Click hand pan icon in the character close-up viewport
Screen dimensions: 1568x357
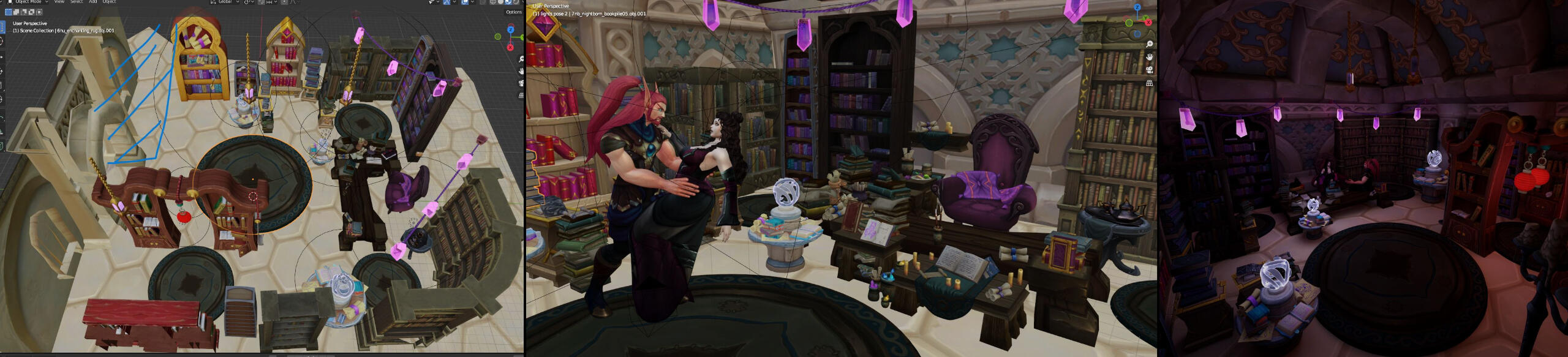(x=1150, y=57)
